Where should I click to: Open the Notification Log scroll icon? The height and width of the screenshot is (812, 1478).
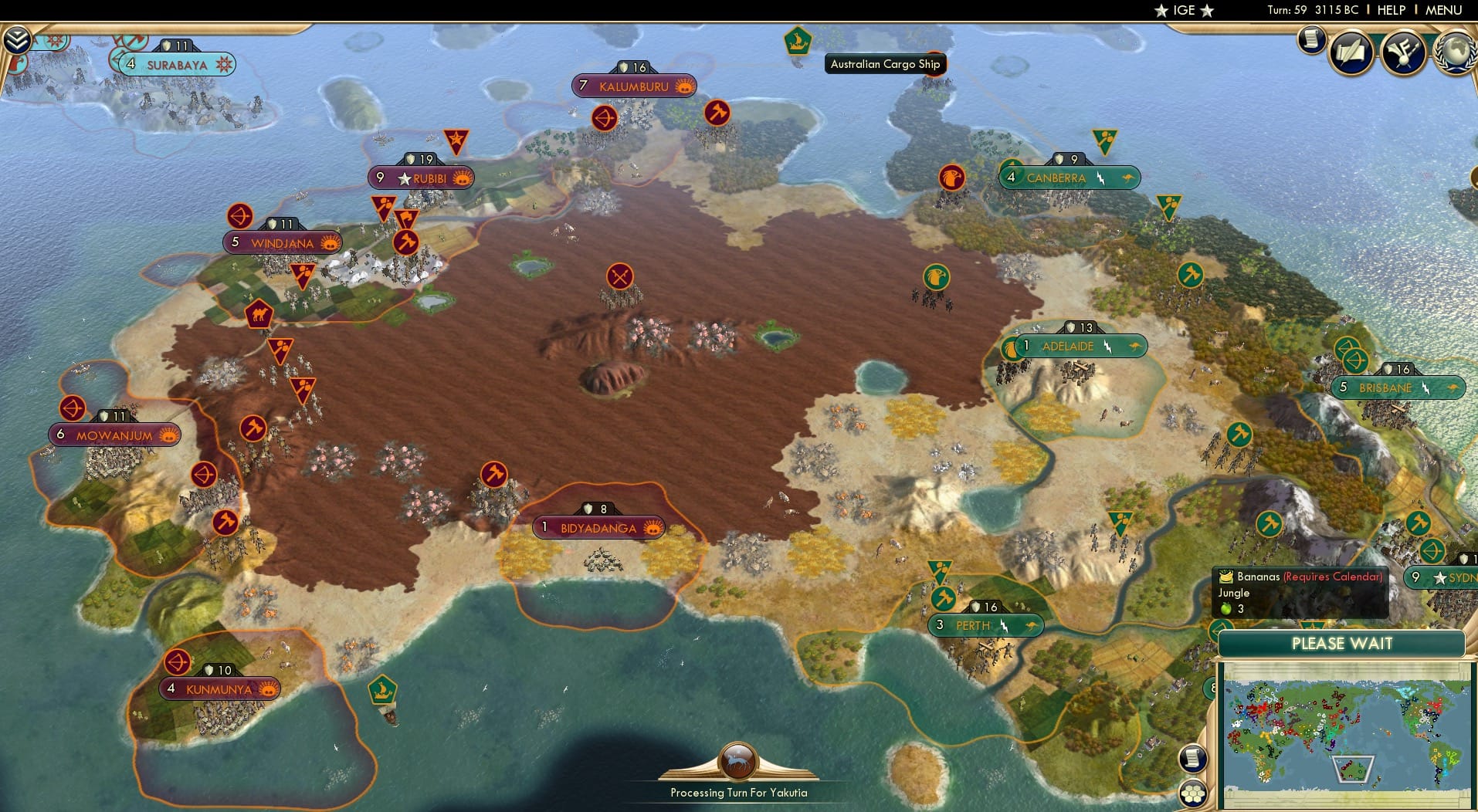point(1310,39)
